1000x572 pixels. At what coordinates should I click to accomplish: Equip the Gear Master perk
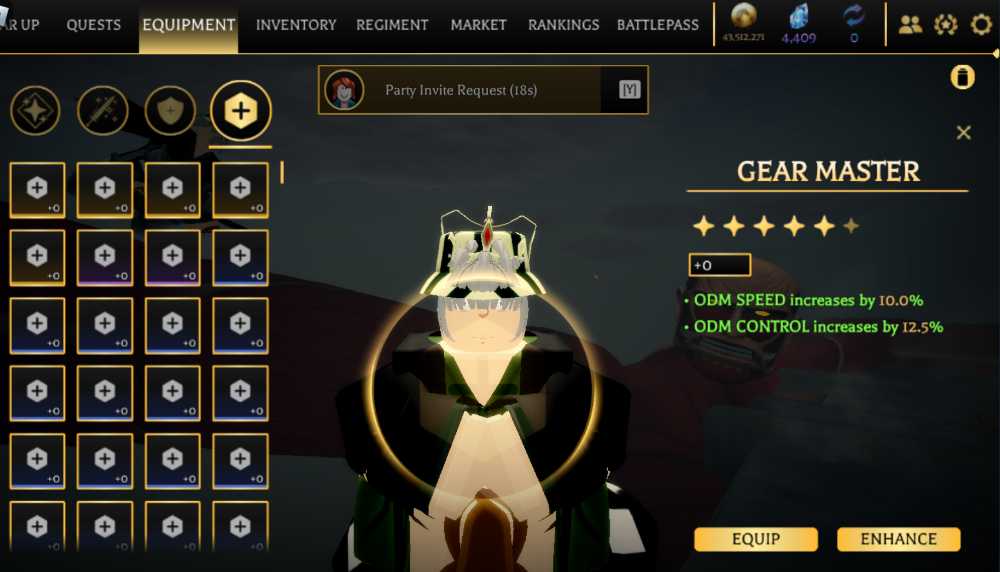click(756, 539)
